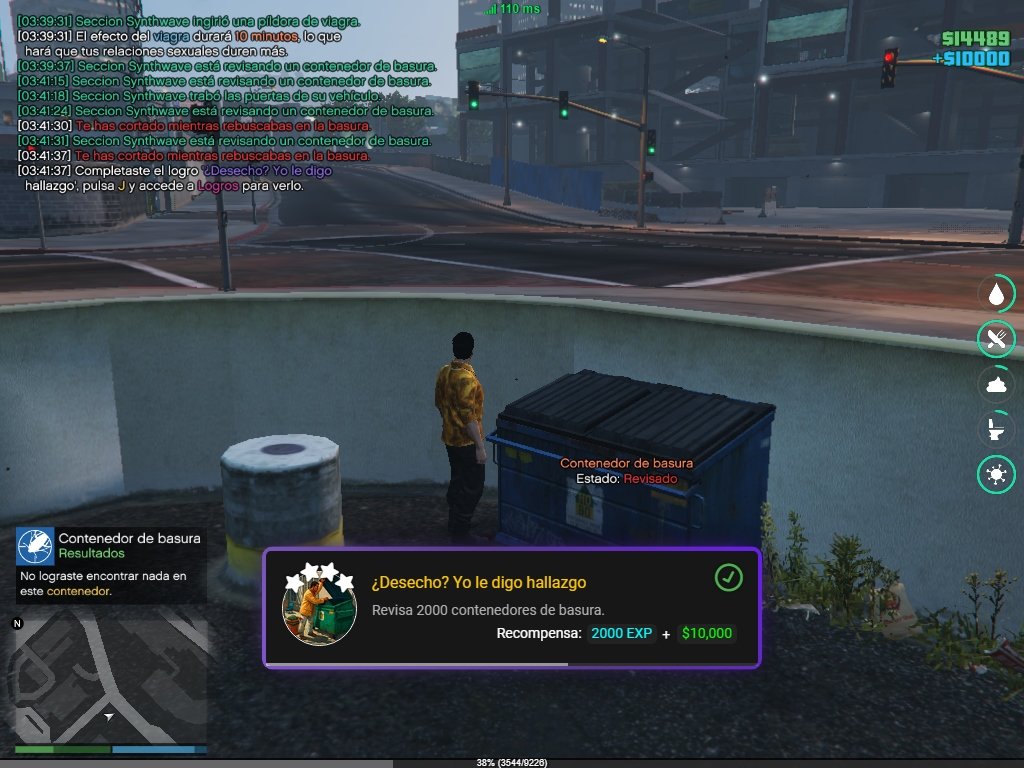Click the minimap north compass marker
1024x768 pixels.
pos(17,624)
